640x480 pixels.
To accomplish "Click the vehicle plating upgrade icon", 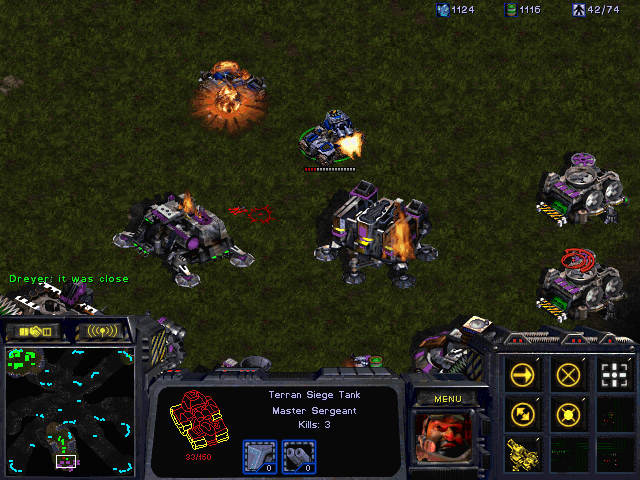I will (x=258, y=454).
